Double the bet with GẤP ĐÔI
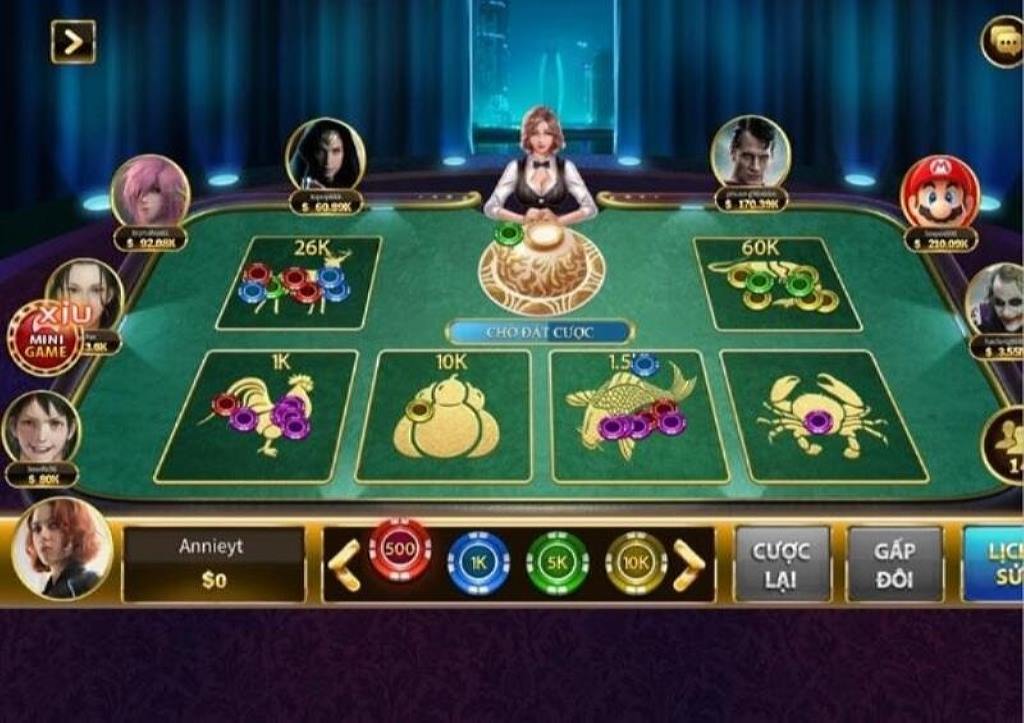This screenshot has height=723, width=1024. 894,564
